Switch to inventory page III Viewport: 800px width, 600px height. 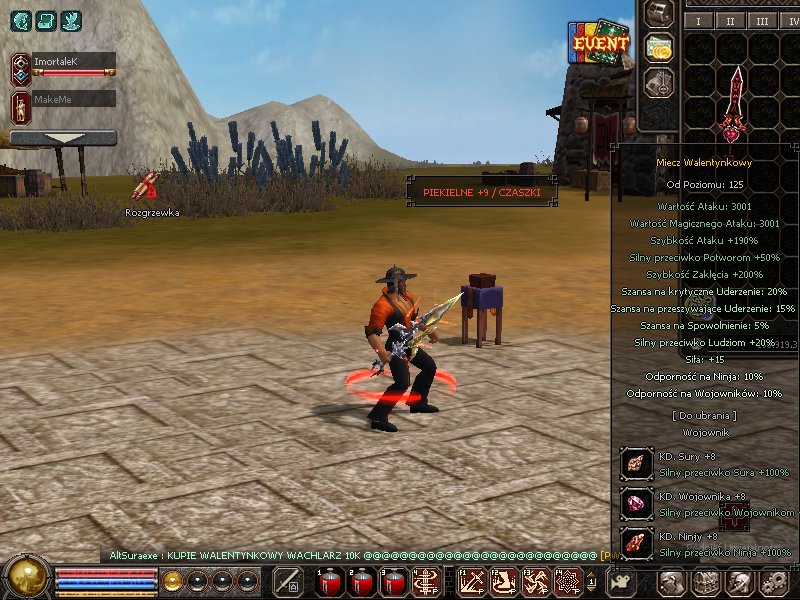coord(762,20)
